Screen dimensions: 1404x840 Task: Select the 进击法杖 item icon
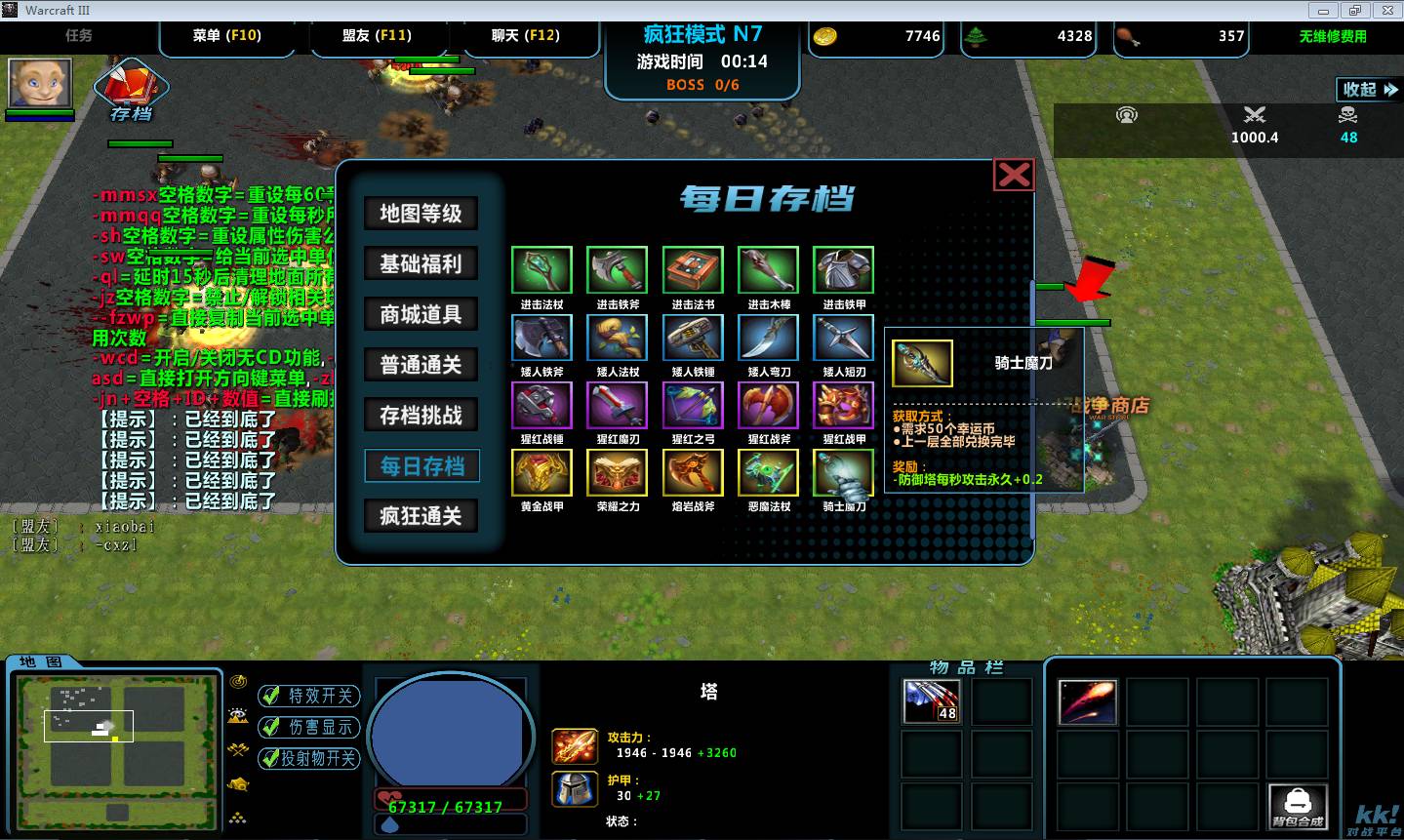tap(542, 270)
